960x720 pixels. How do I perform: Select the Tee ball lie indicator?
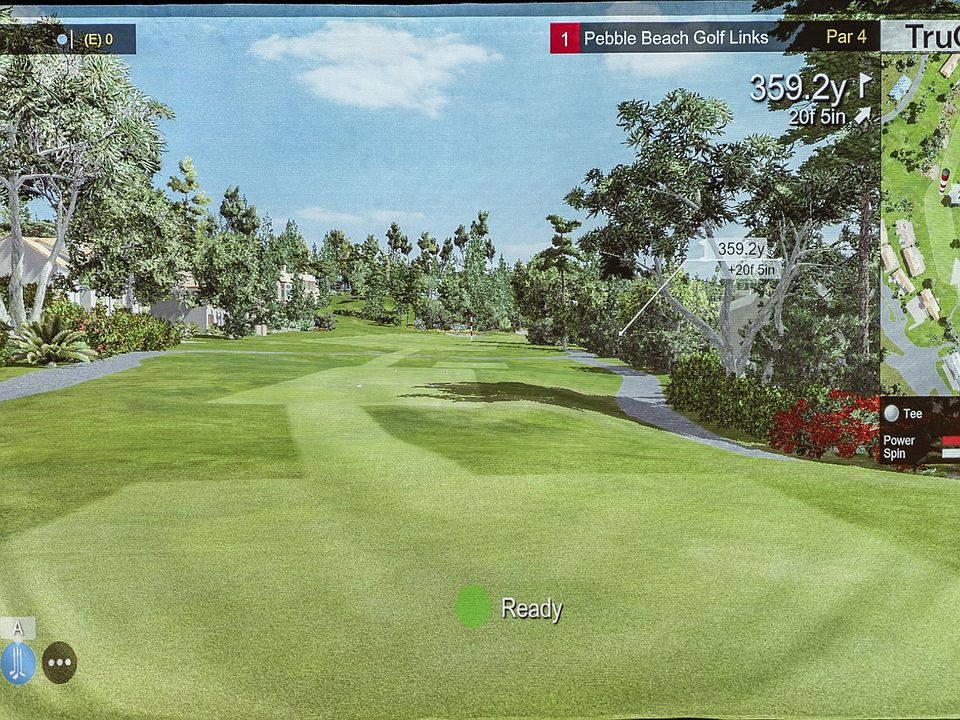click(x=904, y=413)
